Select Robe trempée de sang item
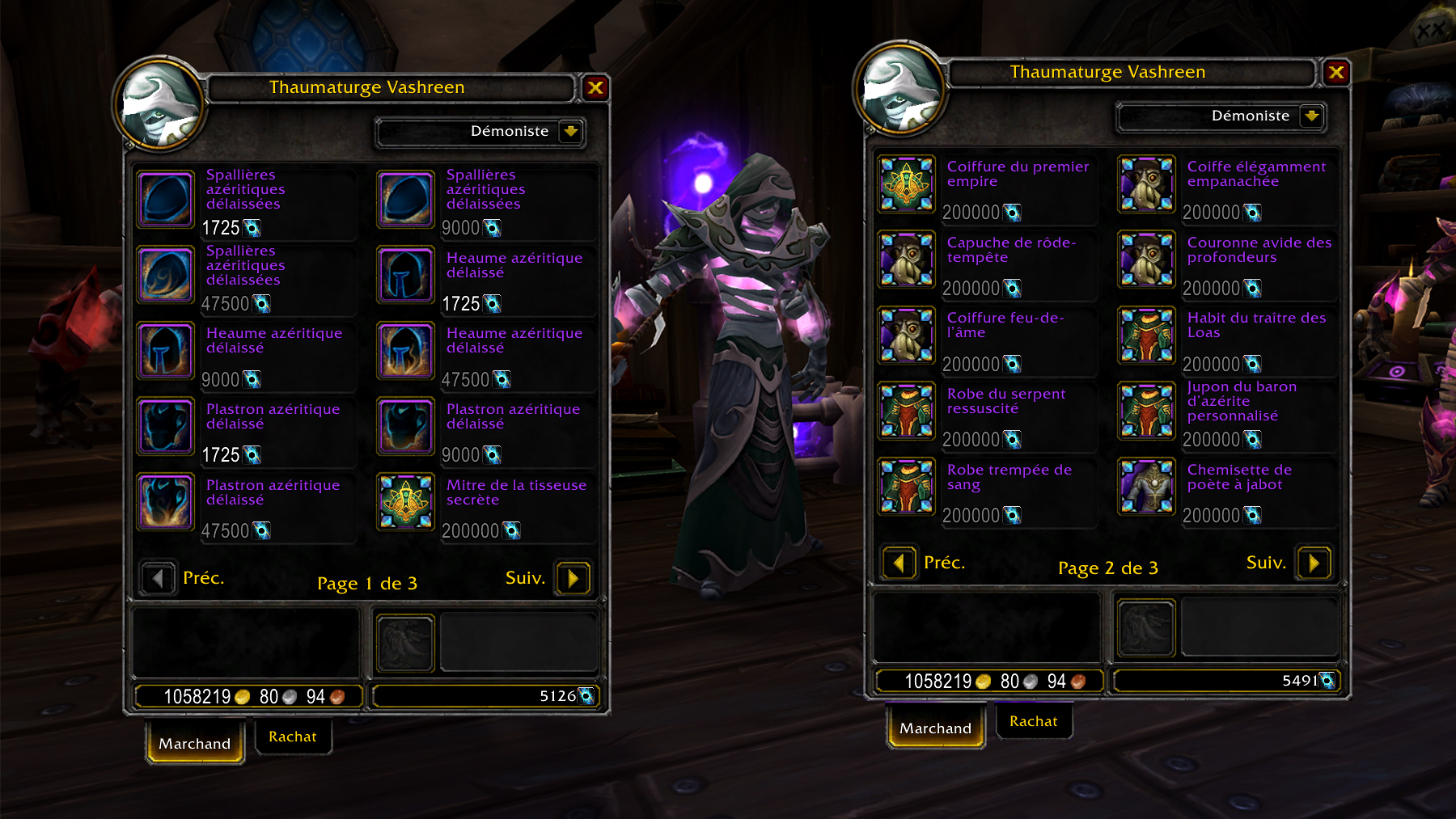1456x819 pixels. click(x=907, y=487)
